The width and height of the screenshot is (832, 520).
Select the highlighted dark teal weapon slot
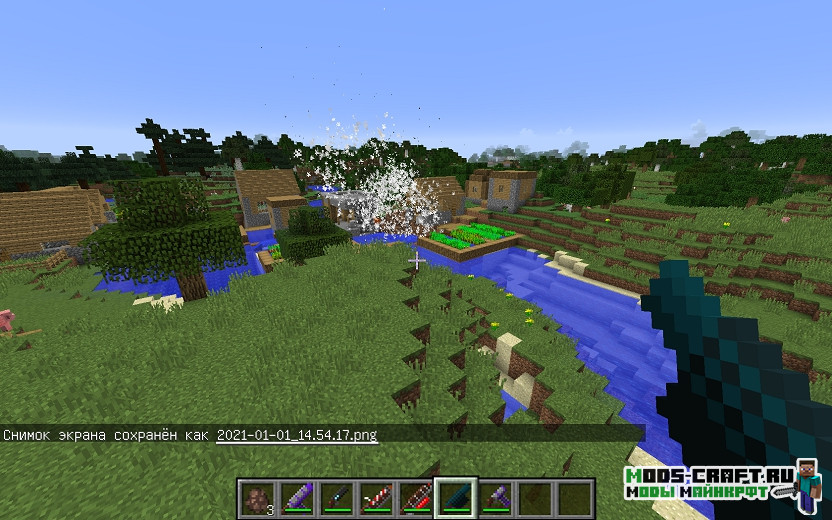pyautogui.click(x=456, y=498)
